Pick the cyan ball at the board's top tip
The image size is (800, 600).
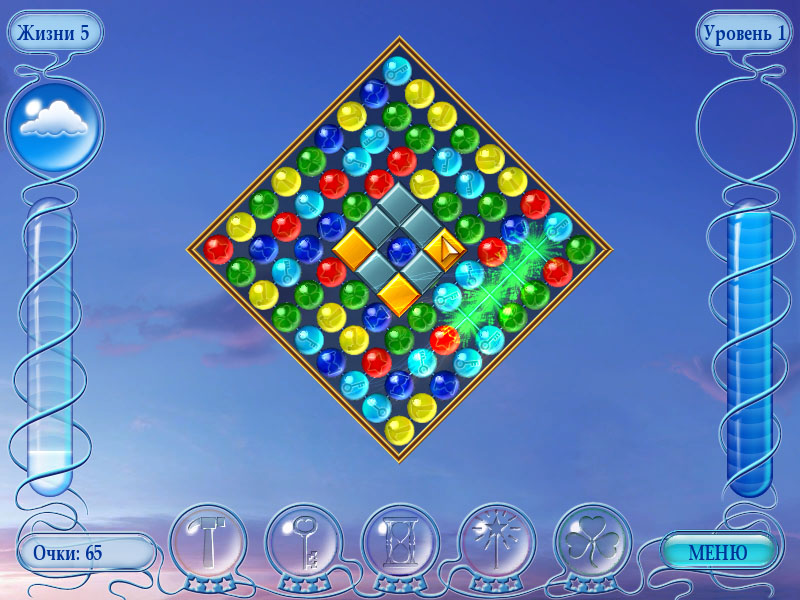[x=398, y=70]
